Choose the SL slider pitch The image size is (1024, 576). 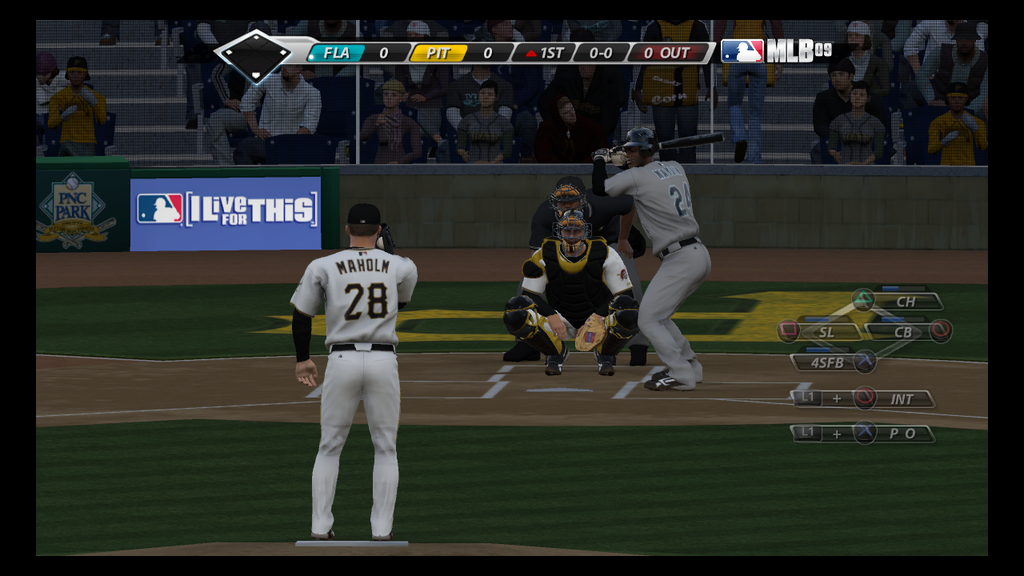826,331
